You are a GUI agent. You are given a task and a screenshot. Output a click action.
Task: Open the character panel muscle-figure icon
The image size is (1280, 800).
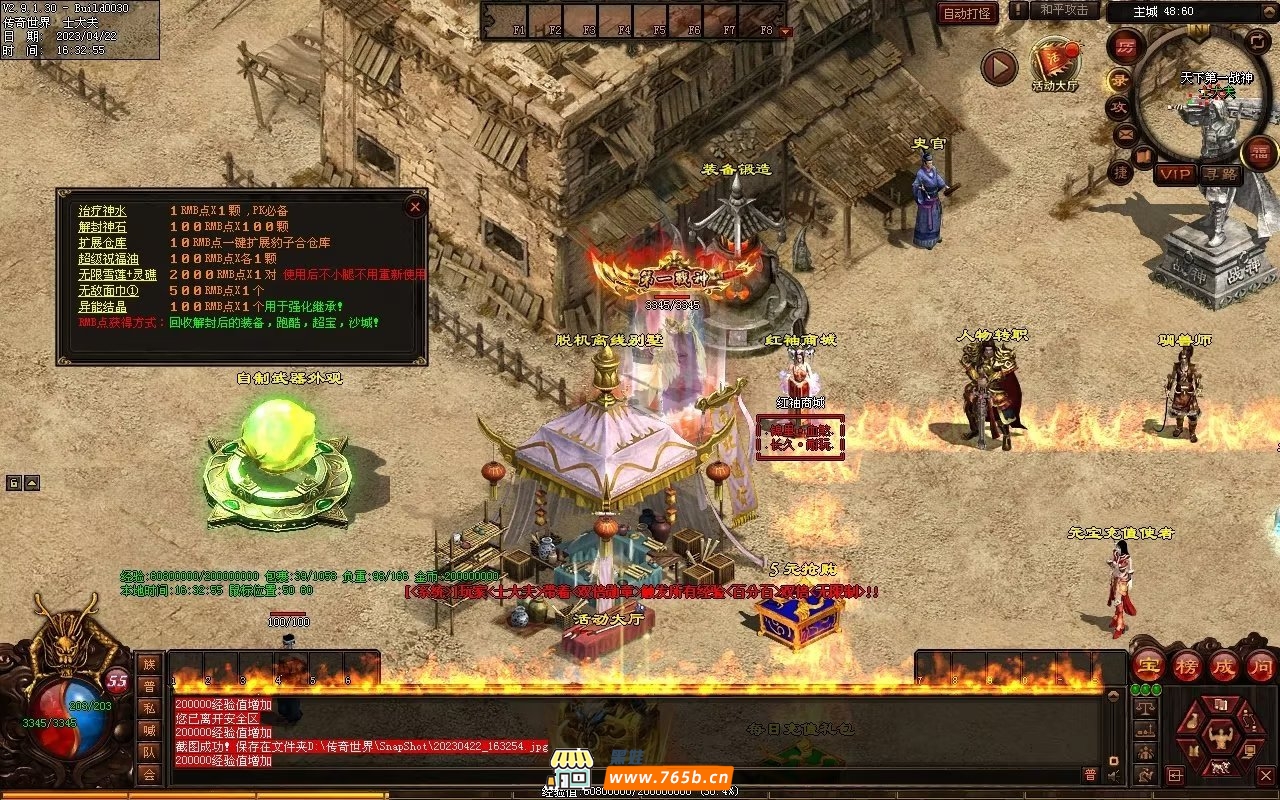coord(1219,739)
